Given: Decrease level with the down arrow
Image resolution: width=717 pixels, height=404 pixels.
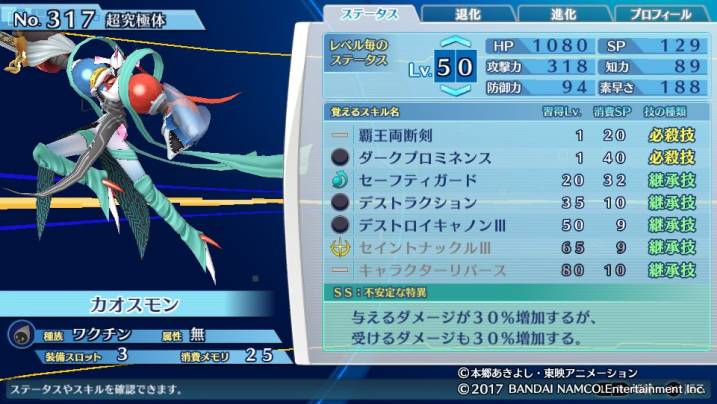Looking at the screenshot, I should pyautogui.click(x=455, y=90).
